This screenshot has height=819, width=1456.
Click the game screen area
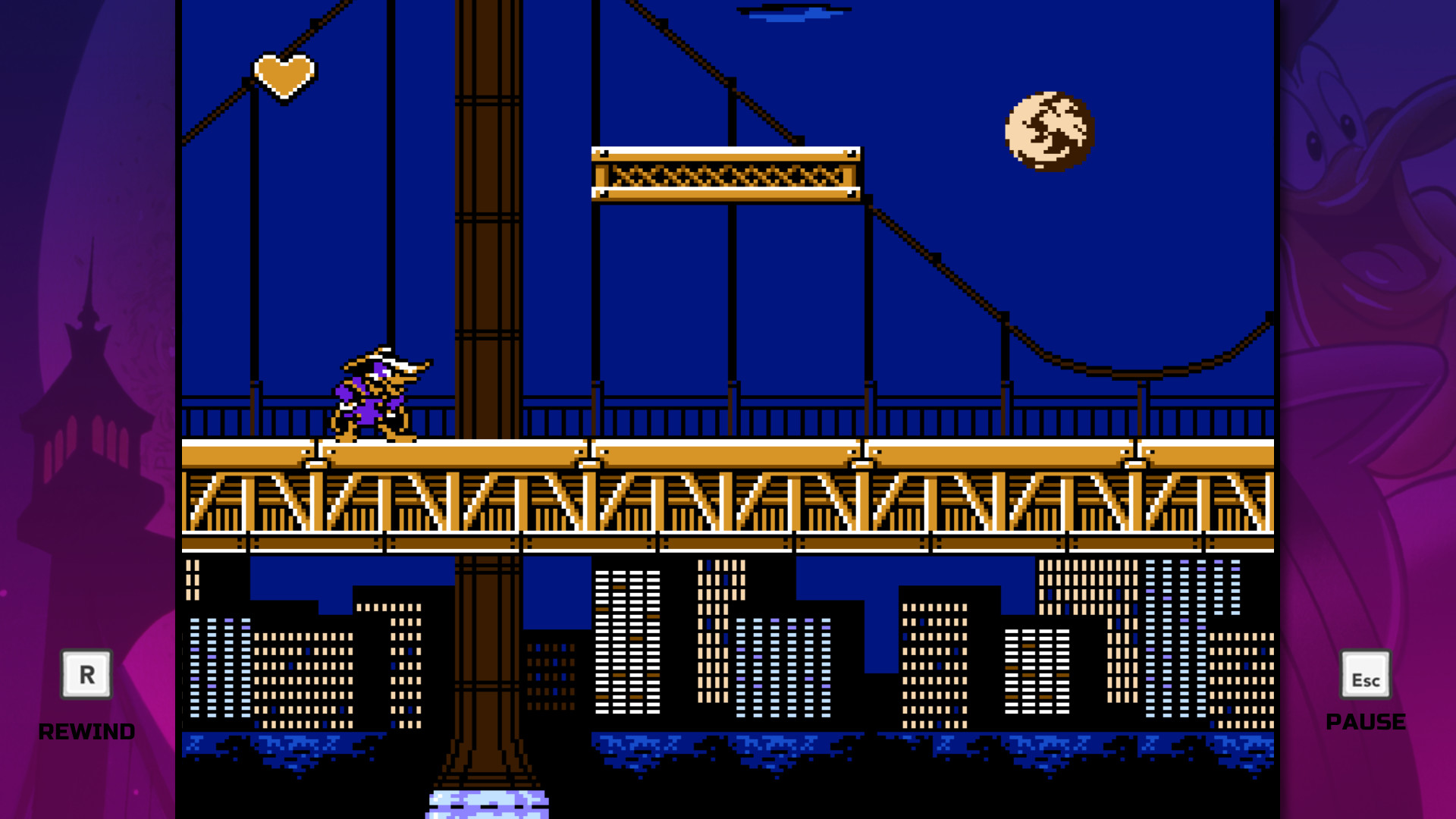pos(728,303)
